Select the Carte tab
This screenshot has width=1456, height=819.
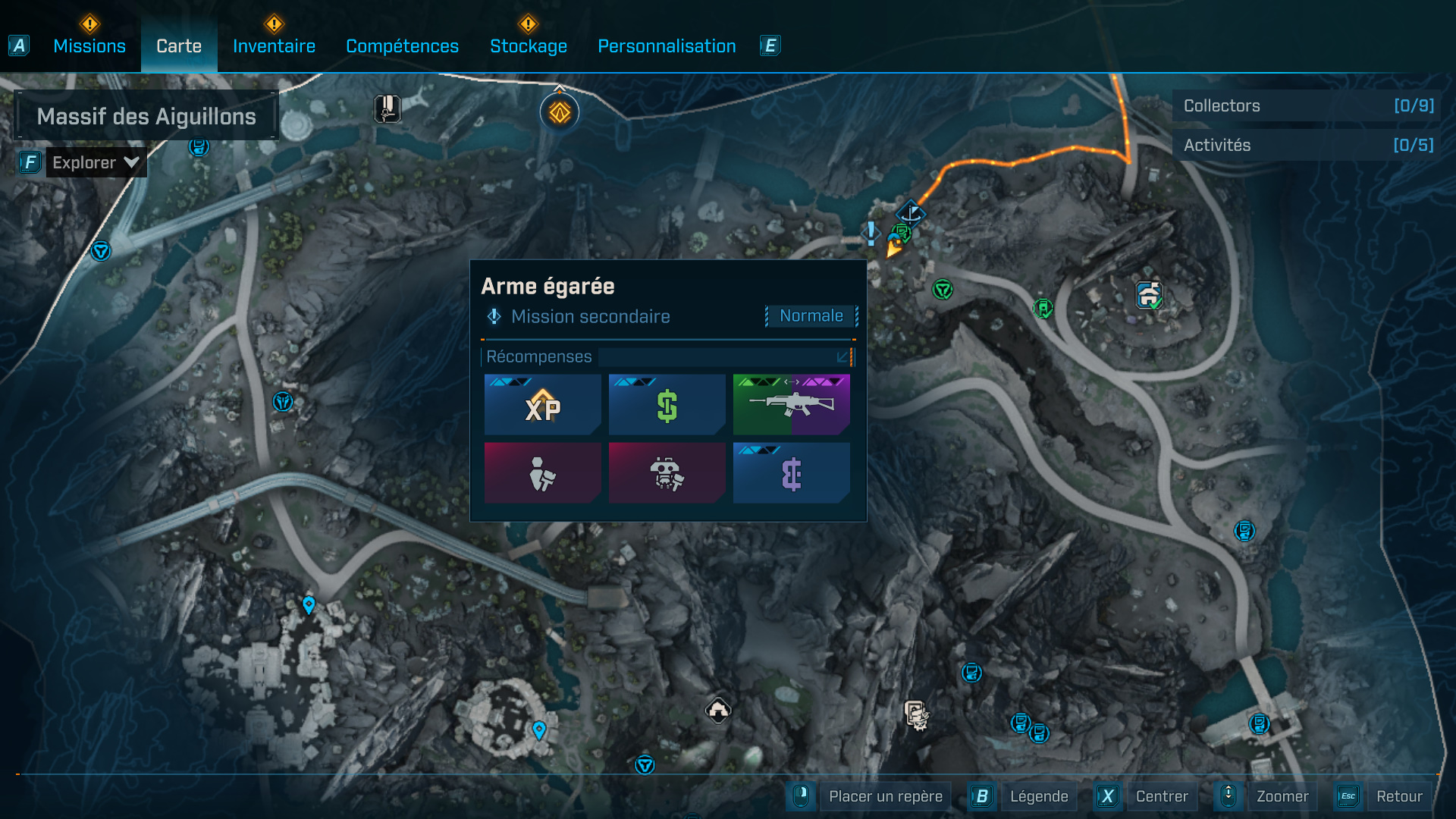[x=179, y=46]
